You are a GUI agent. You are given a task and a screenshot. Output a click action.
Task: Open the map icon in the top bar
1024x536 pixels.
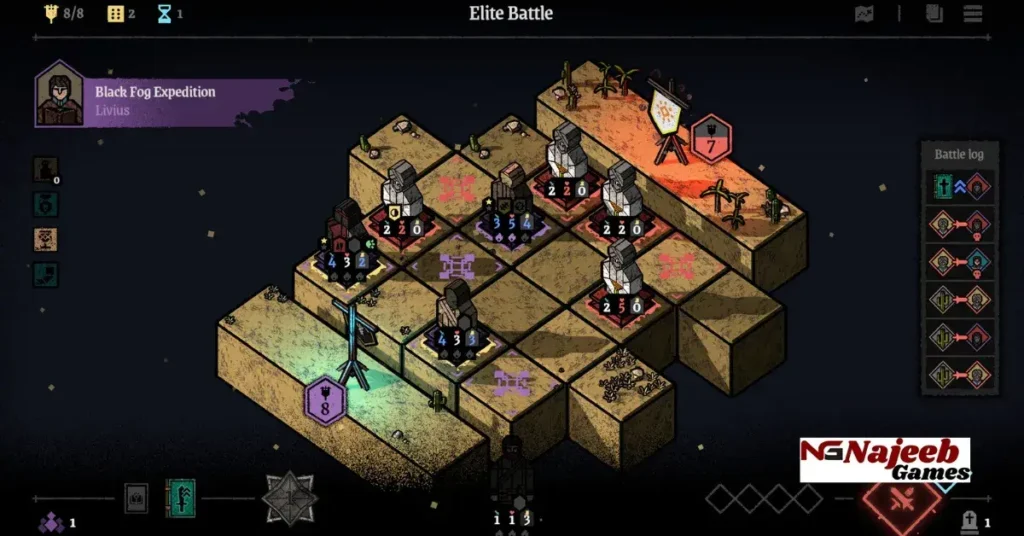click(x=865, y=14)
